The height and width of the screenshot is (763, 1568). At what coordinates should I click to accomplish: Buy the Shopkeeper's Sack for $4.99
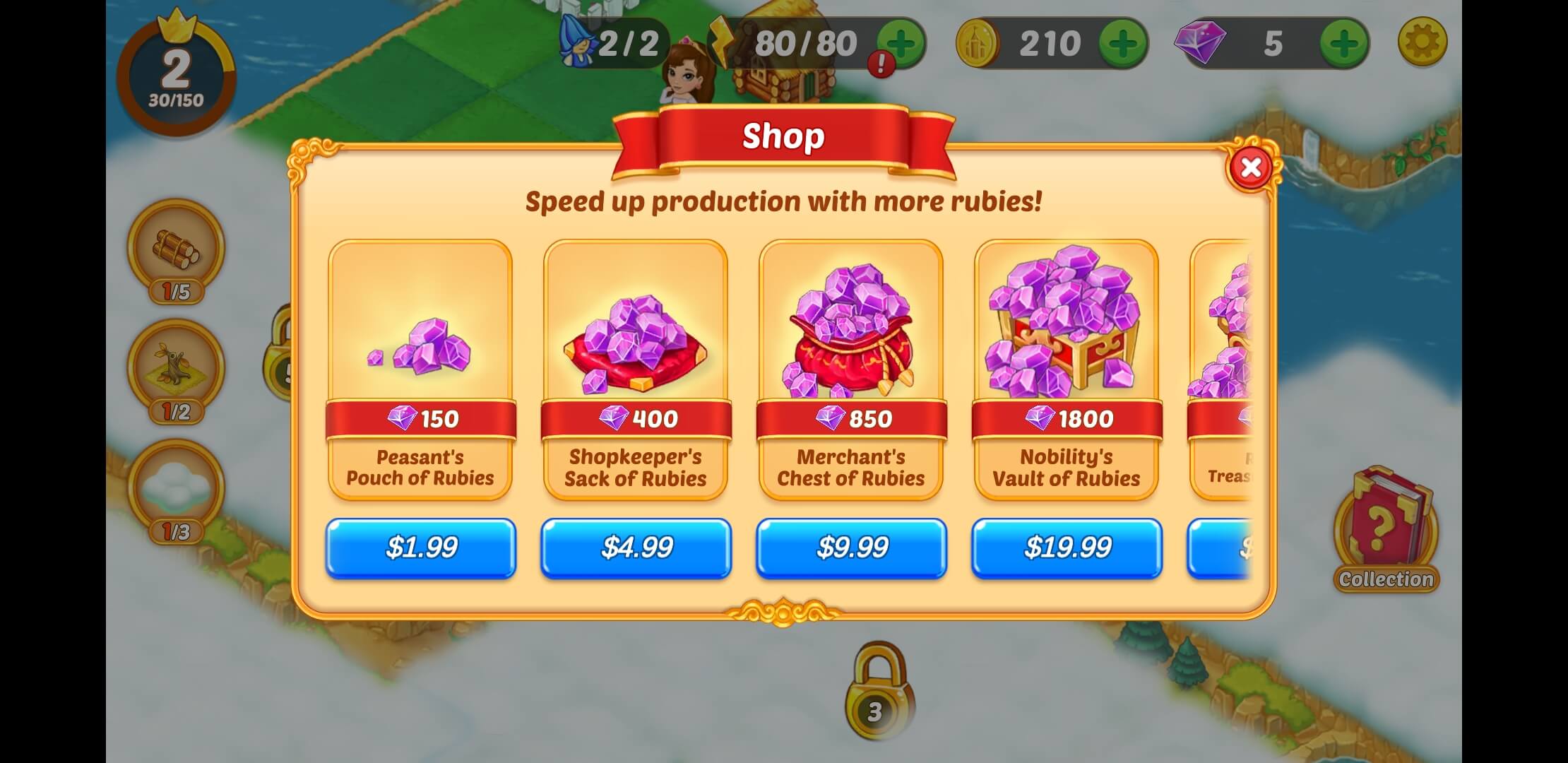[635, 548]
